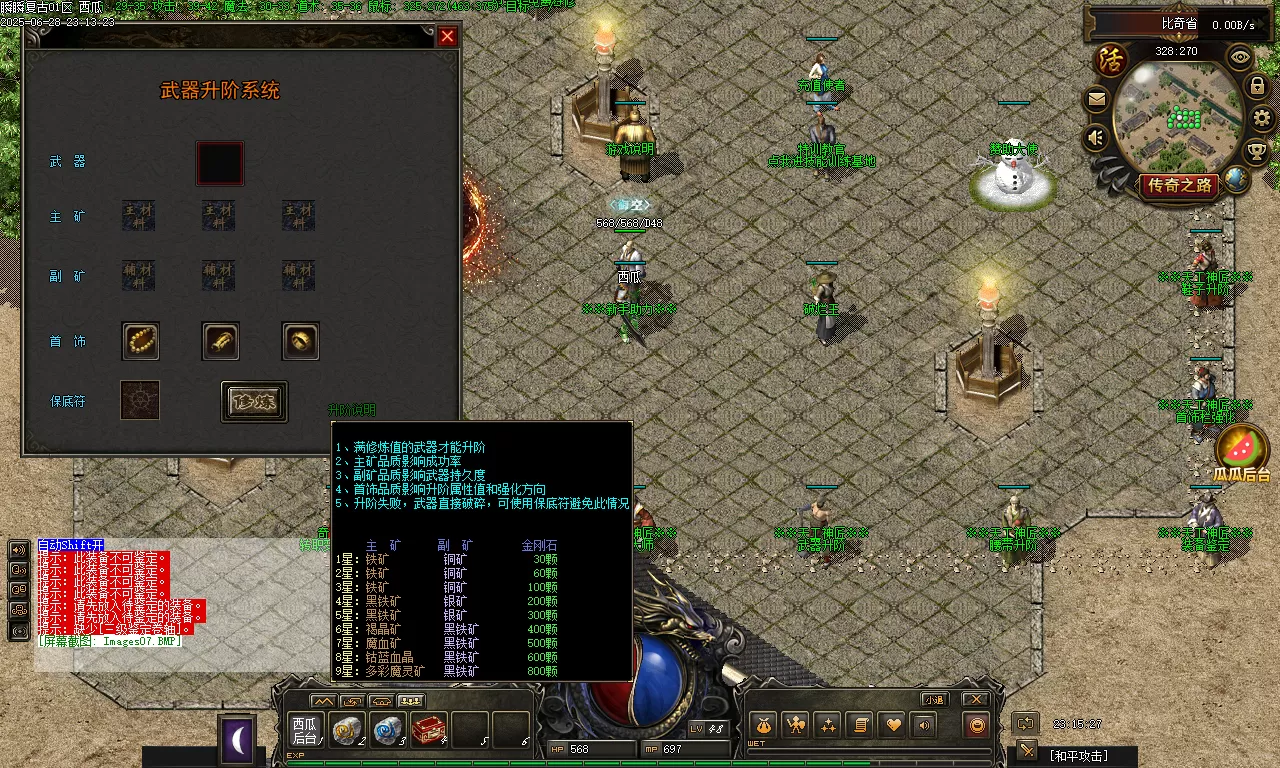Open the trophy rankings icon
The height and width of the screenshot is (768, 1280).
(x=1256, y=150)
